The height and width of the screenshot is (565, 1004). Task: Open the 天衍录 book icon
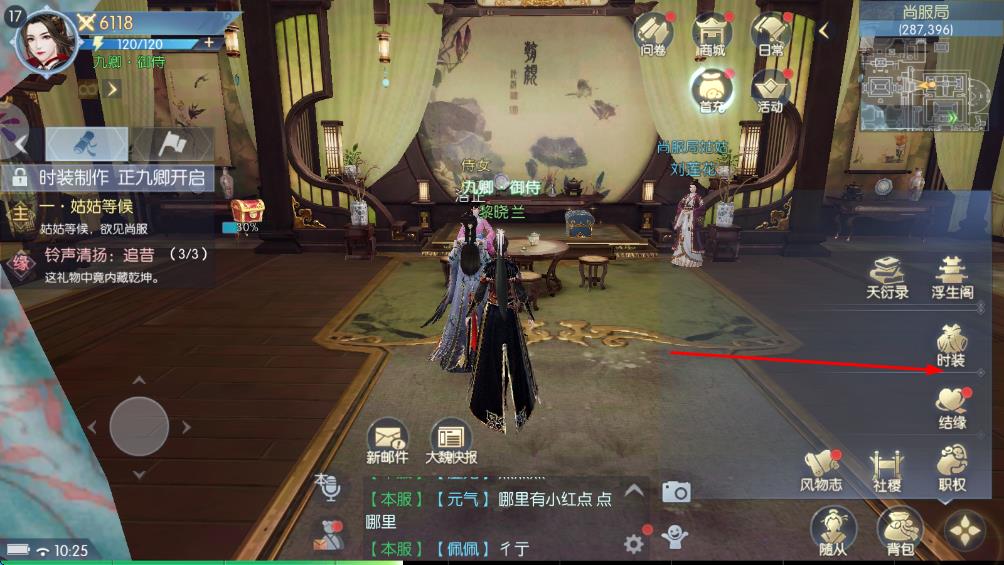tap(887, 276)
